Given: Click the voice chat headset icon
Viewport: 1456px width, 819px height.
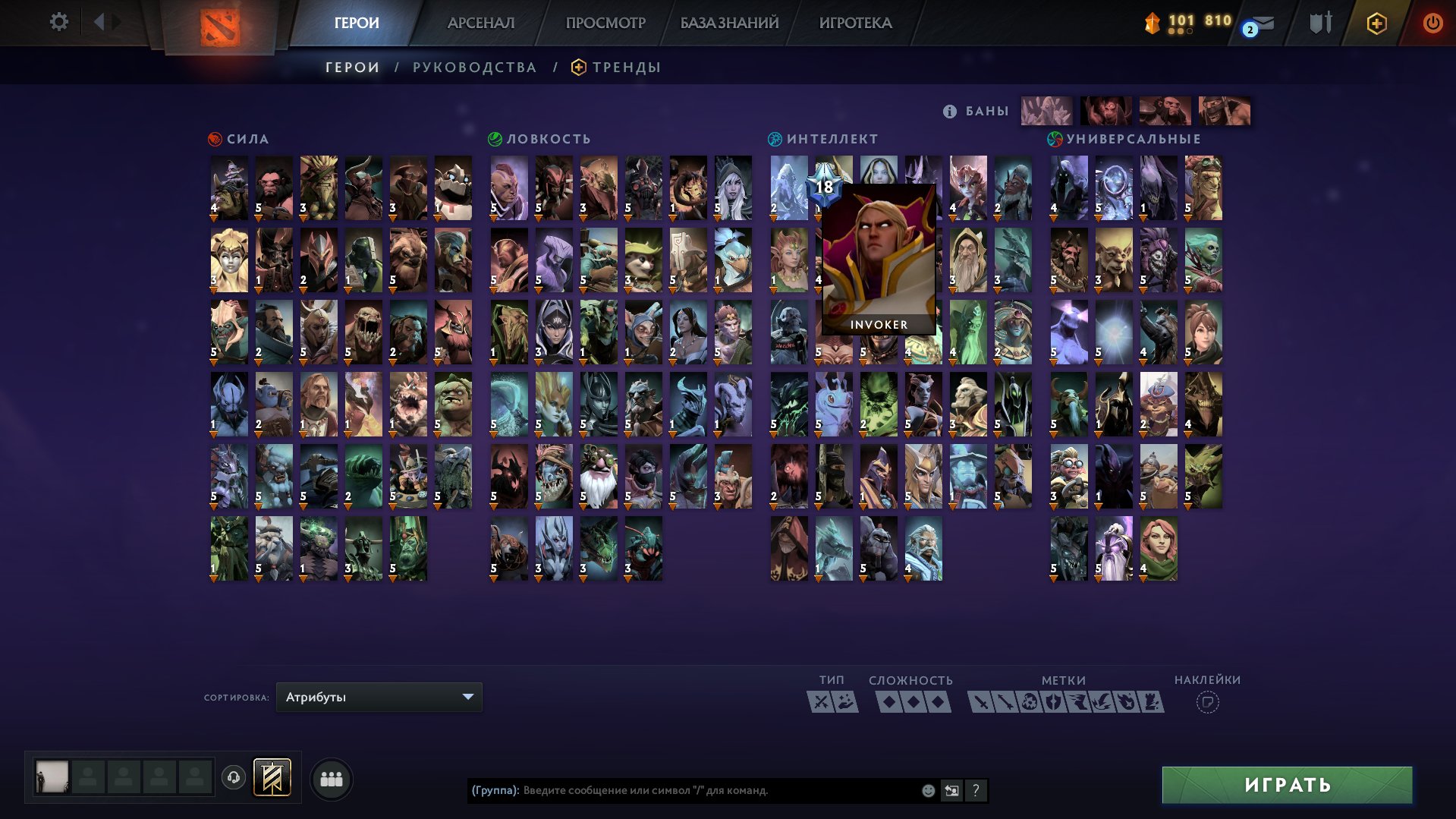Looking at the screenshot, I should click(x=235, y=778).
